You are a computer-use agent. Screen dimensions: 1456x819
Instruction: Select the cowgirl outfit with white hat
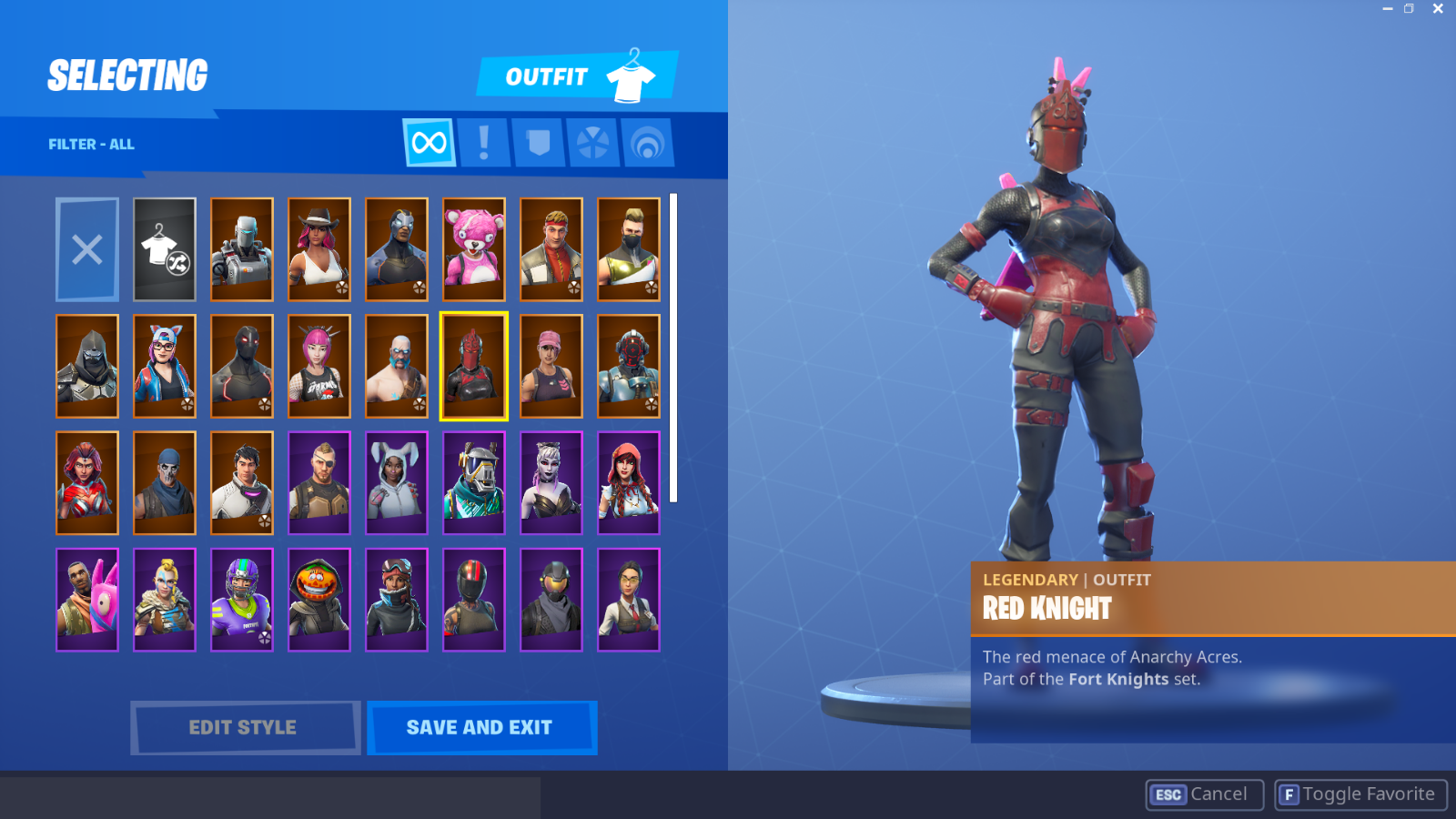click(318, 249)
